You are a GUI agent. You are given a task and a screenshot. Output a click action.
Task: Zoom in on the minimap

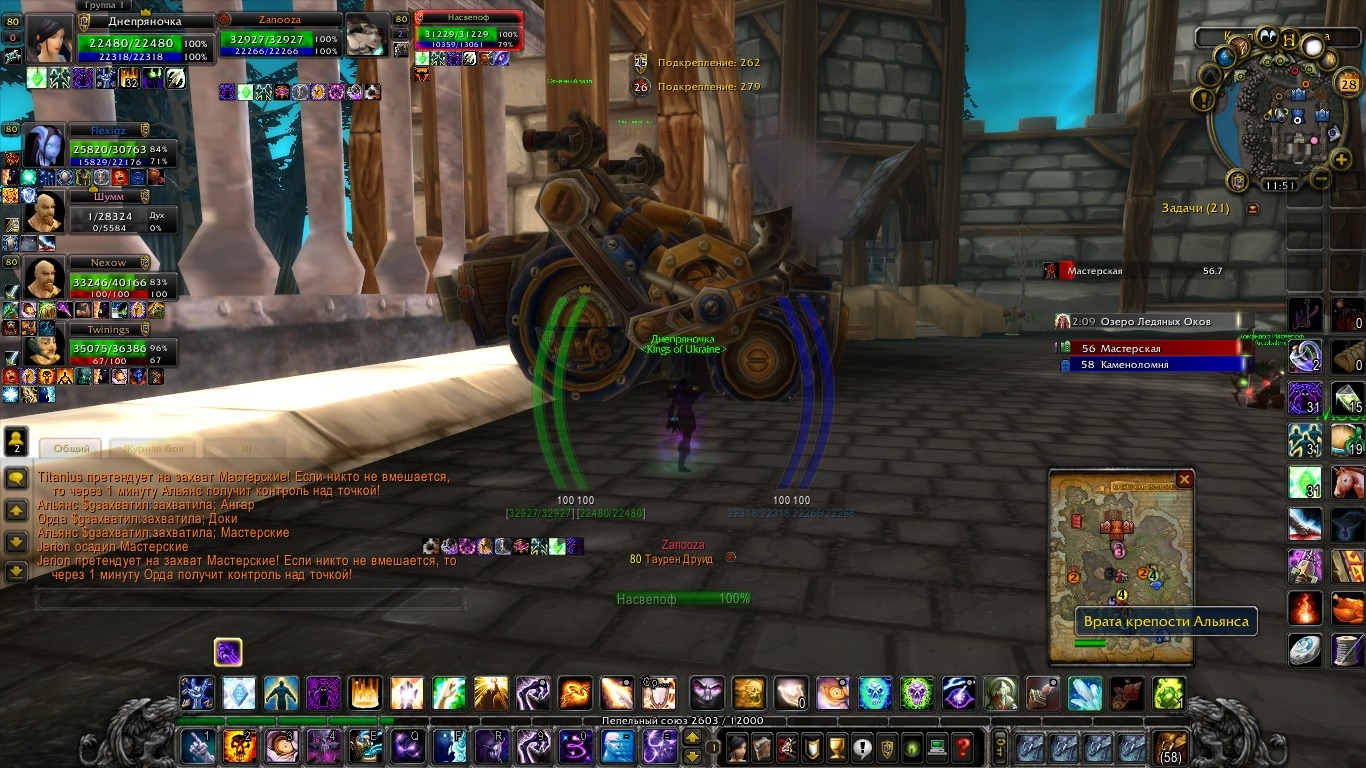(1341, 159)
